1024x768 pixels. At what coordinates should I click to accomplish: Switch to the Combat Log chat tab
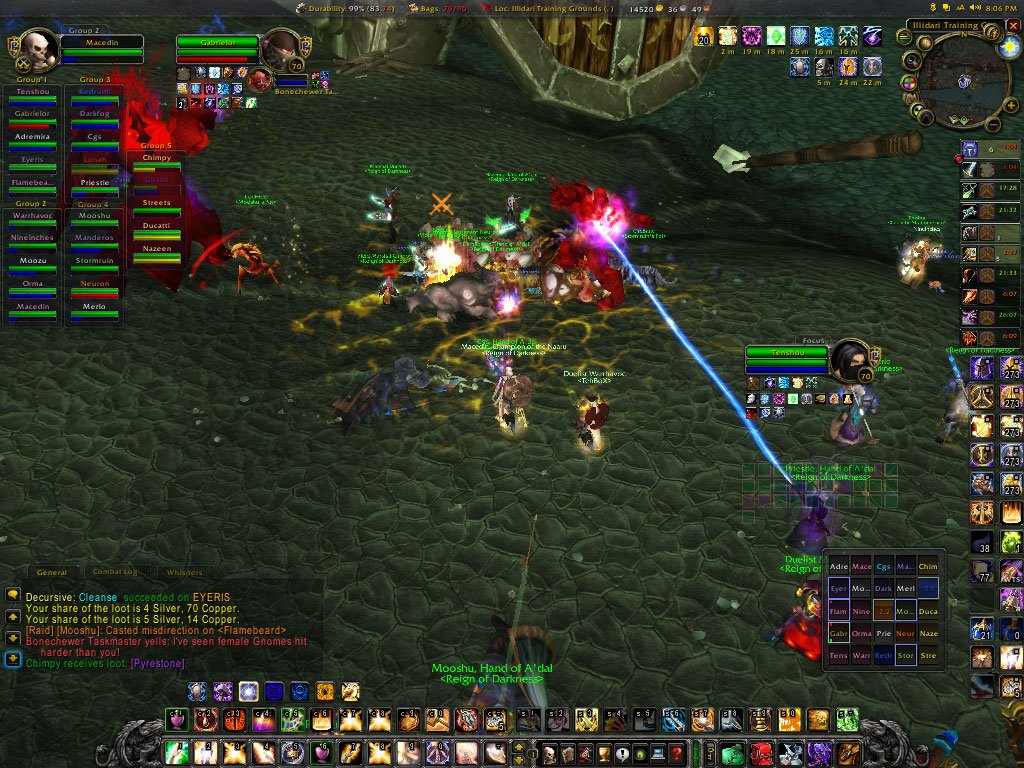coord(114,572)
